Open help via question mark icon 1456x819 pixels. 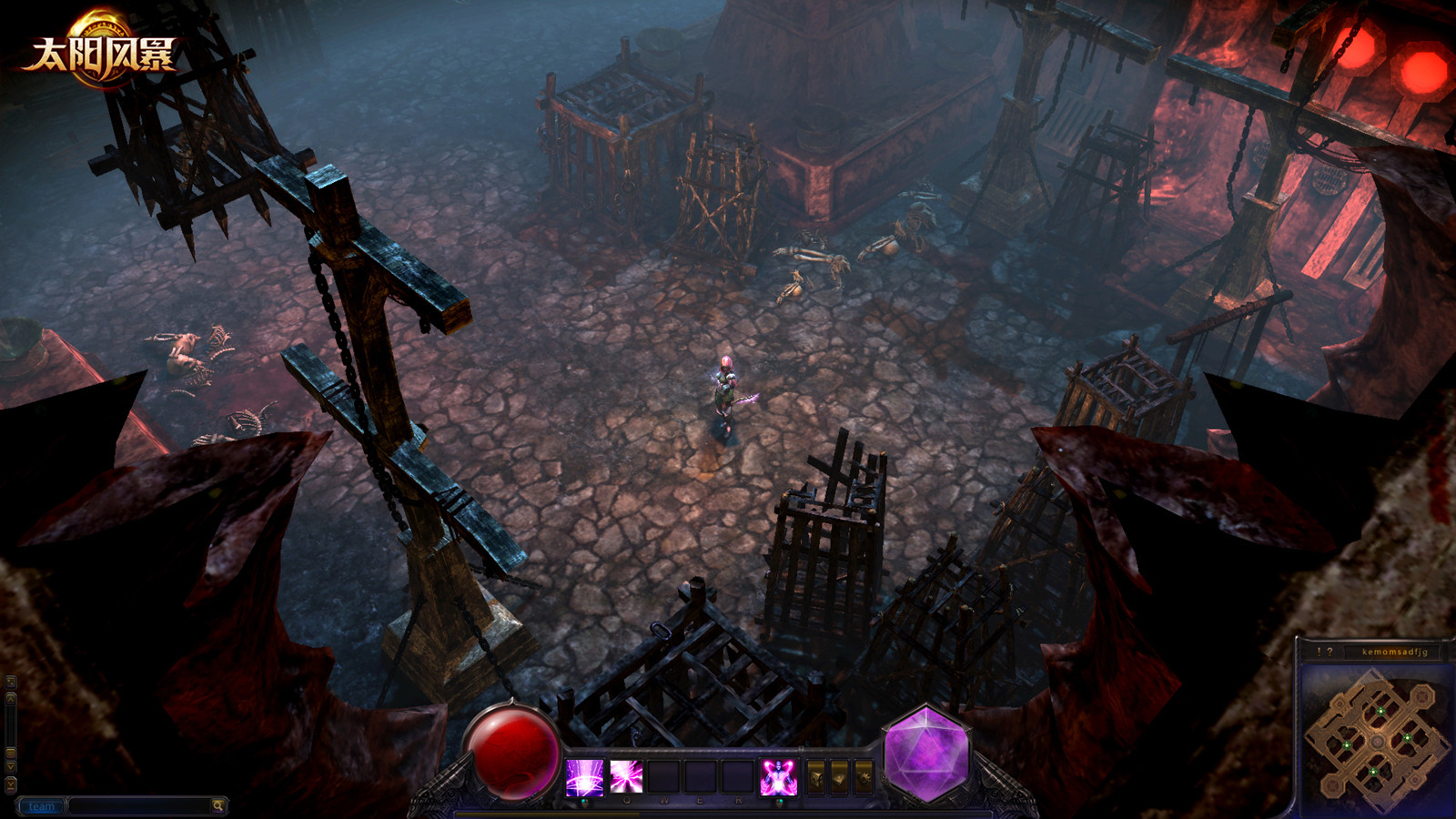1330,652
